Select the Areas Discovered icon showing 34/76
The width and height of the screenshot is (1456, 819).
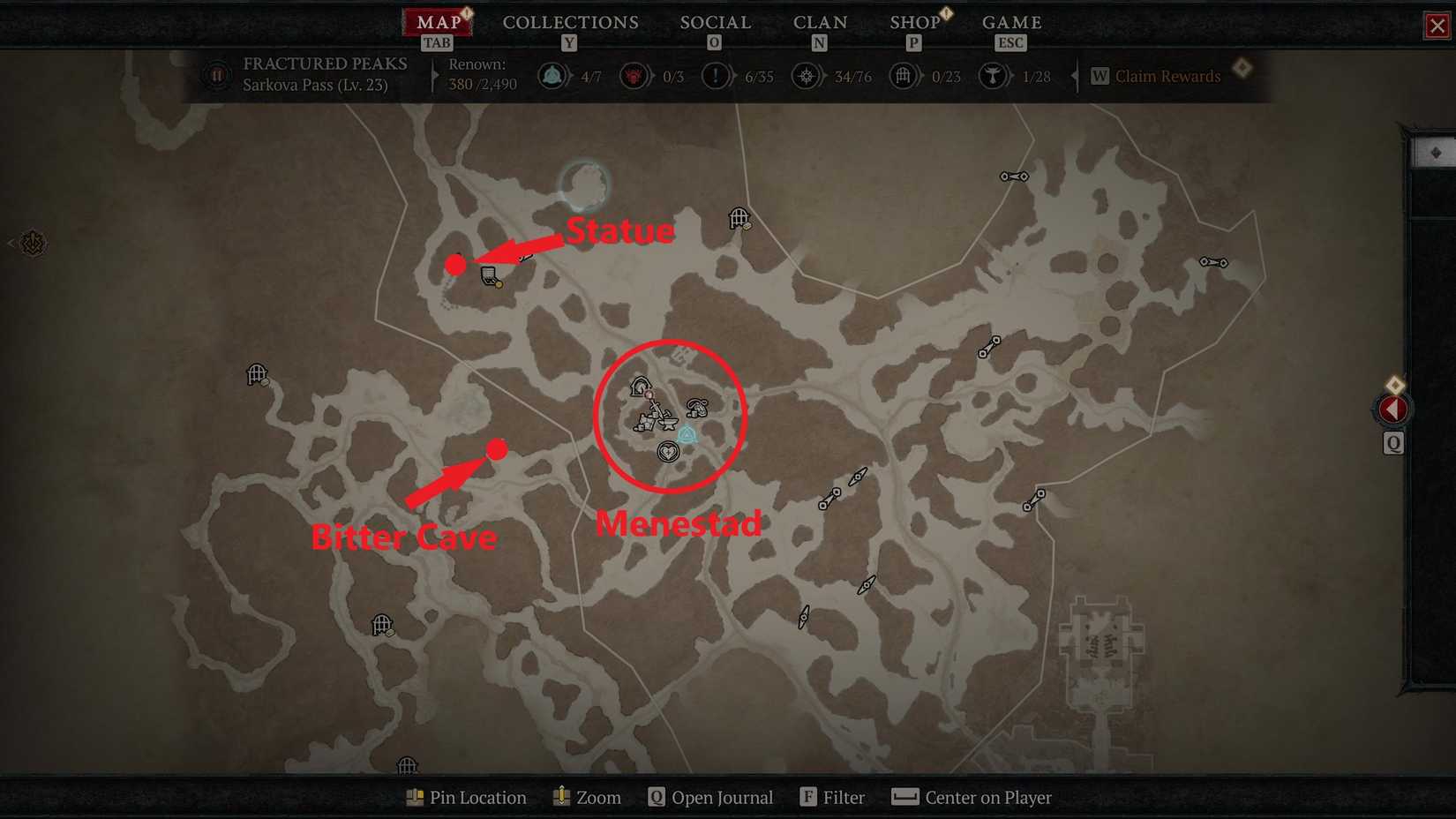806,76
